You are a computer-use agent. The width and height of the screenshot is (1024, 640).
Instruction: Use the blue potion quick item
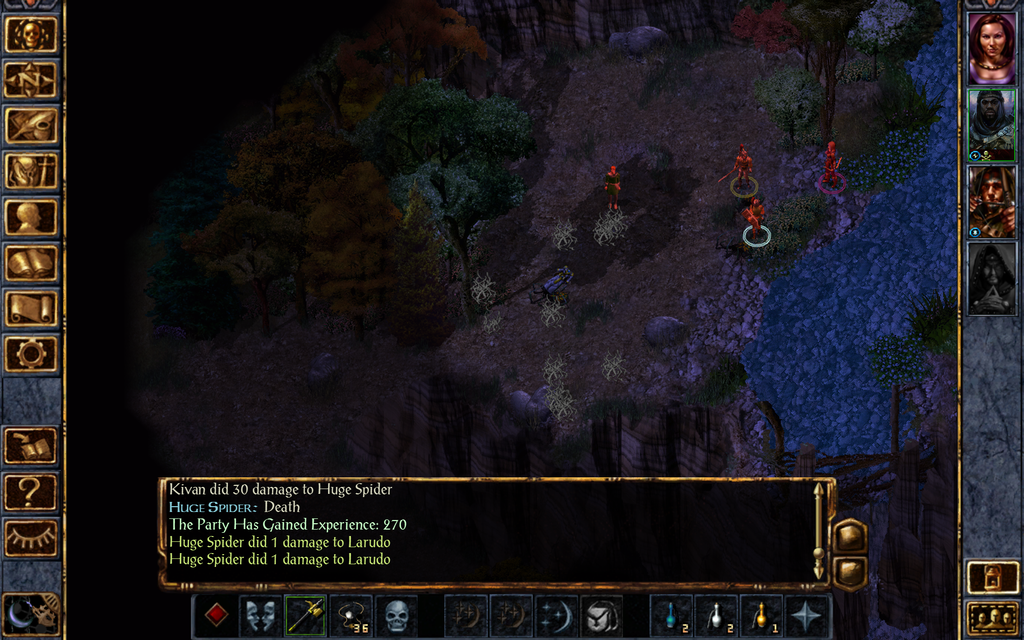coord(670,614)
